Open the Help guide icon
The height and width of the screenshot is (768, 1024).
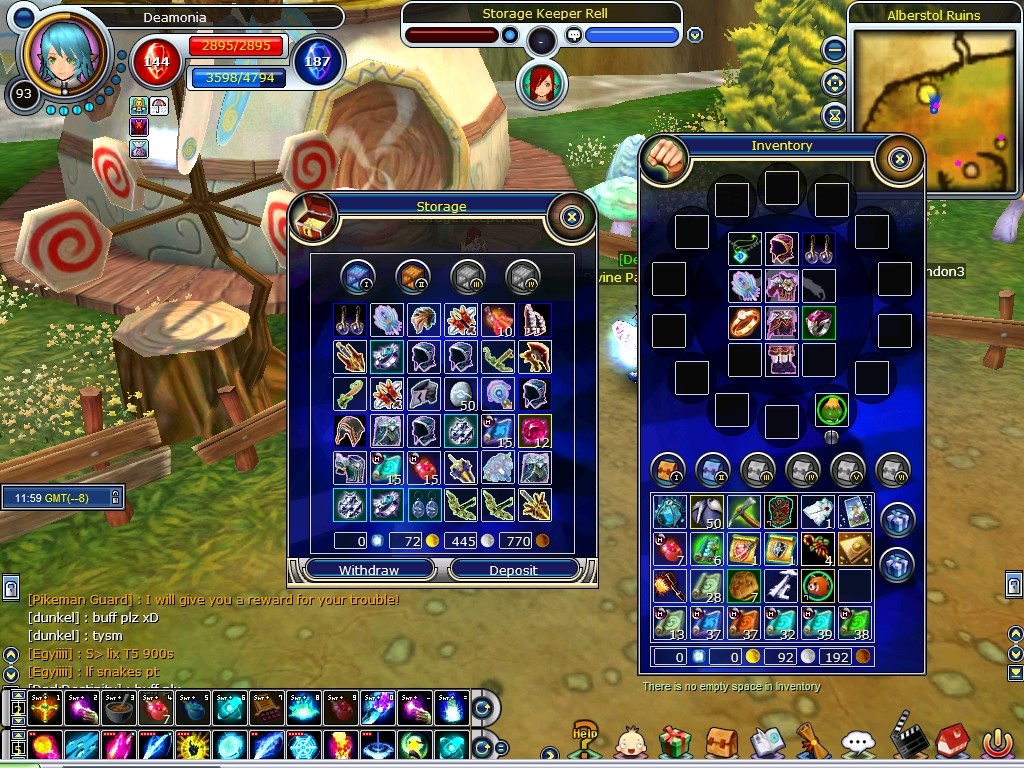584,739
